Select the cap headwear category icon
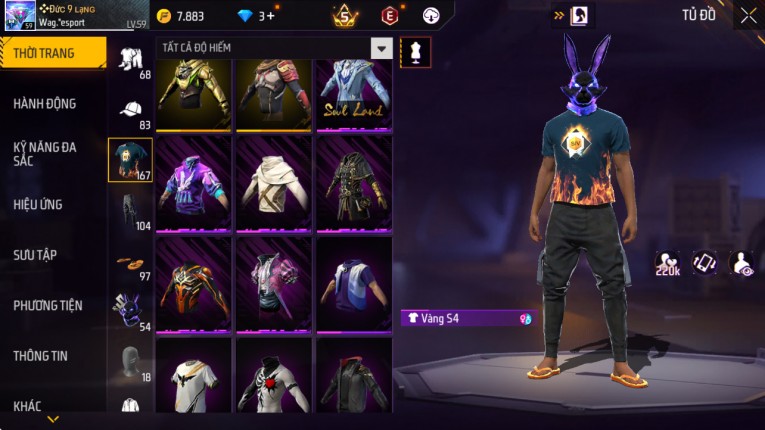Screen dimensions: 765x430 [131, 109]
